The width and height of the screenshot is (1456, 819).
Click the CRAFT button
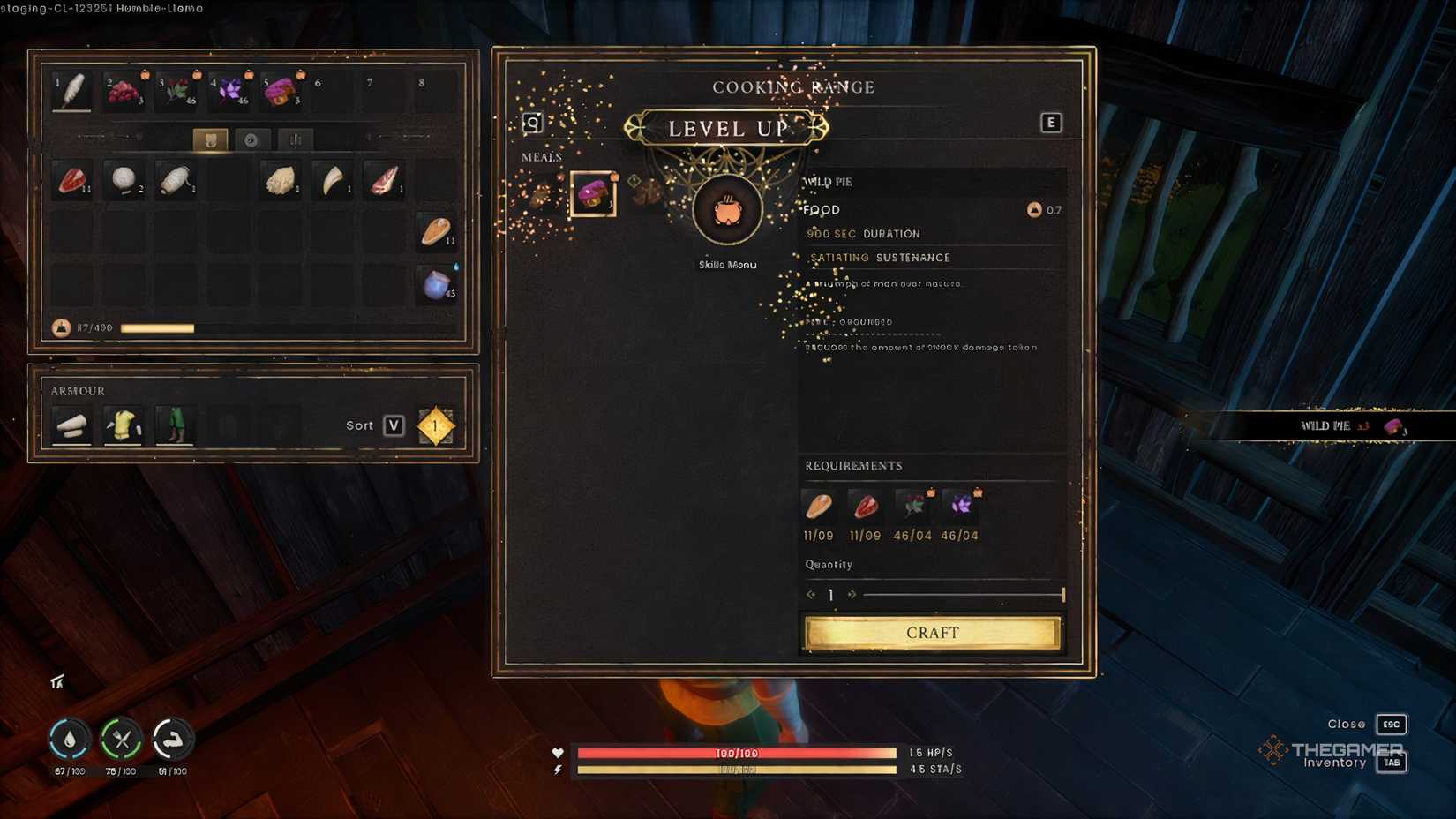tap(931, 632)
